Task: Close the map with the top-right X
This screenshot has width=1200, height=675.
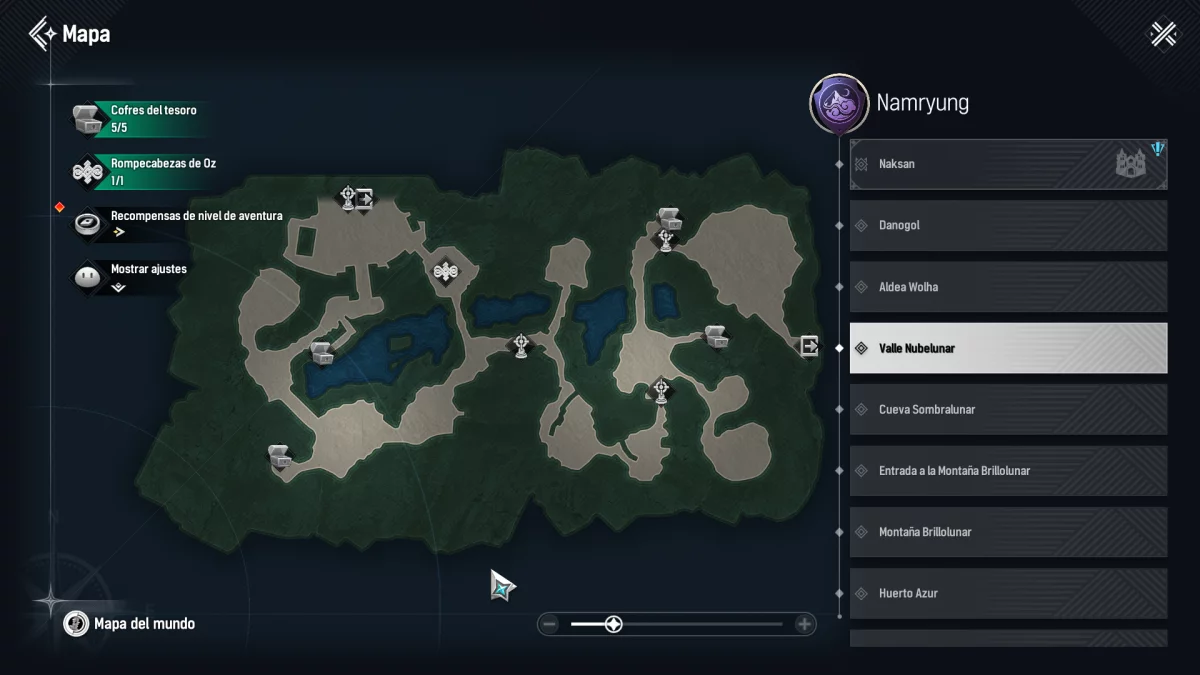Action: pos(1164,34)
